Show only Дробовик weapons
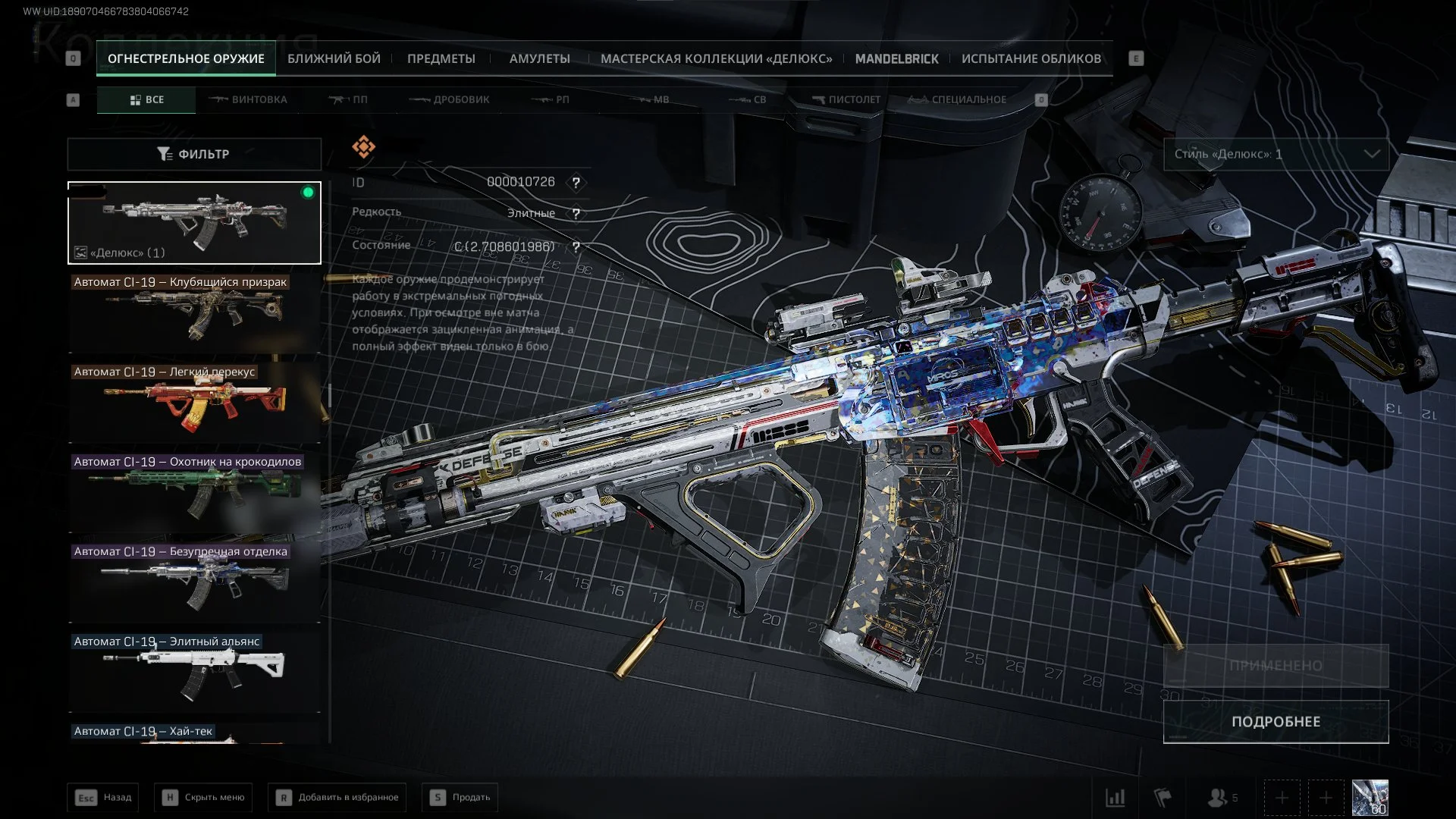This screenshot has width=1456, height=819. [x=450, y=99]
